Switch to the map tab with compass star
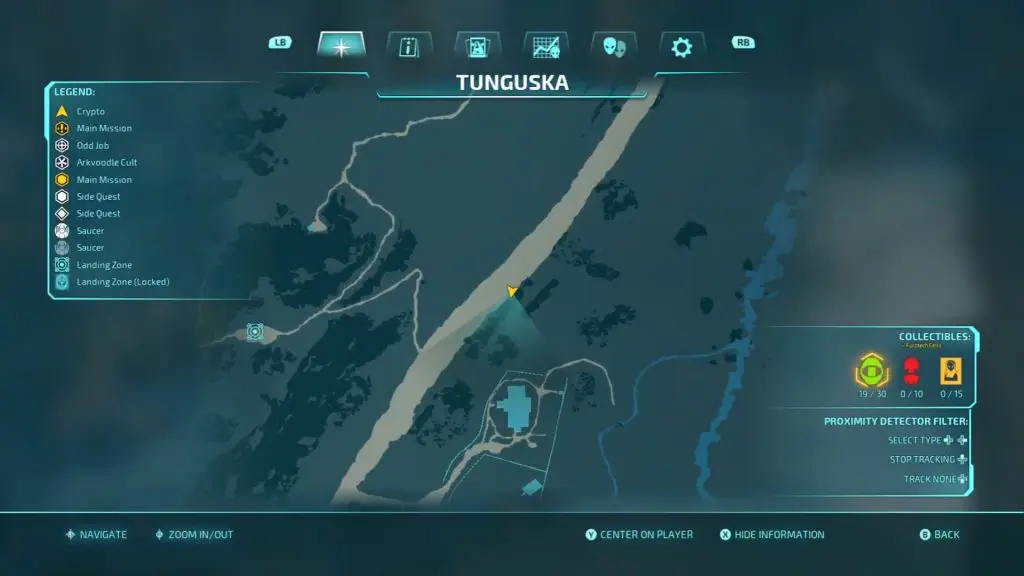The width and height of the screenshot is (1024, 576). point(341,46)
